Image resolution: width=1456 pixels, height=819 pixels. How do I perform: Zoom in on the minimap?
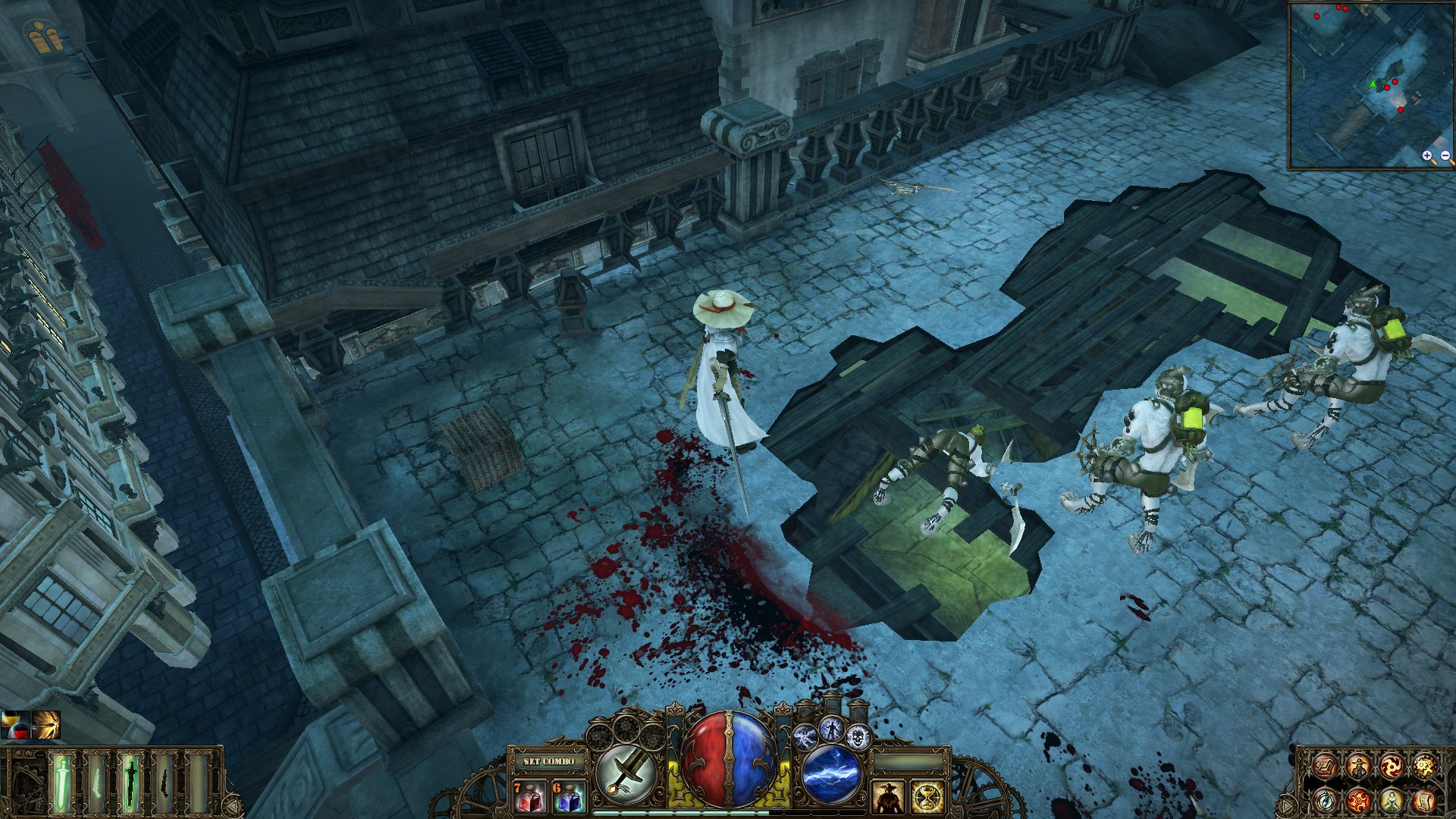tap(1427, 157)
